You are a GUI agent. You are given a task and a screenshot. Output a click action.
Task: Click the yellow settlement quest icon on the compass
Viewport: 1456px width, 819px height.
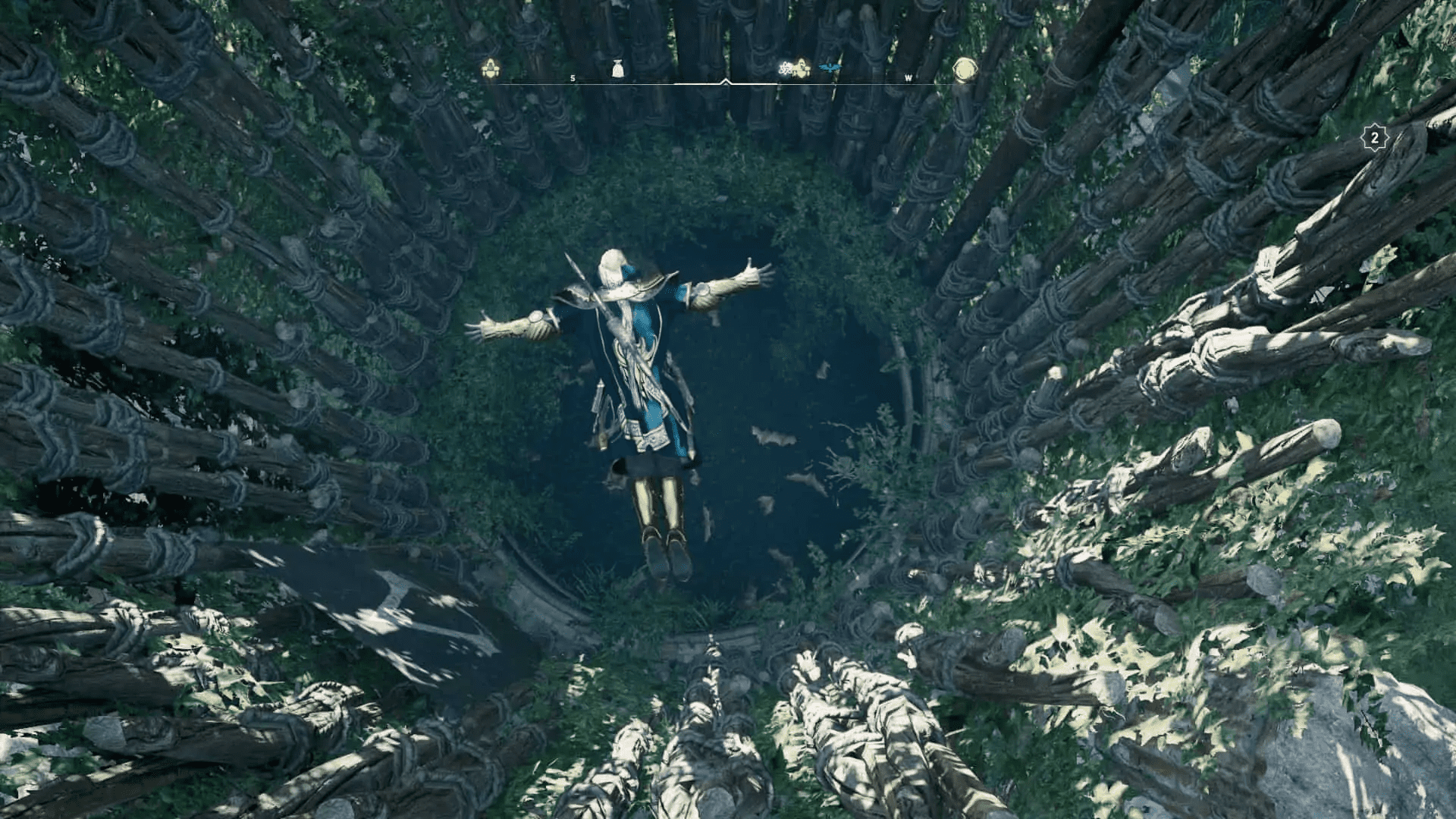489,67
